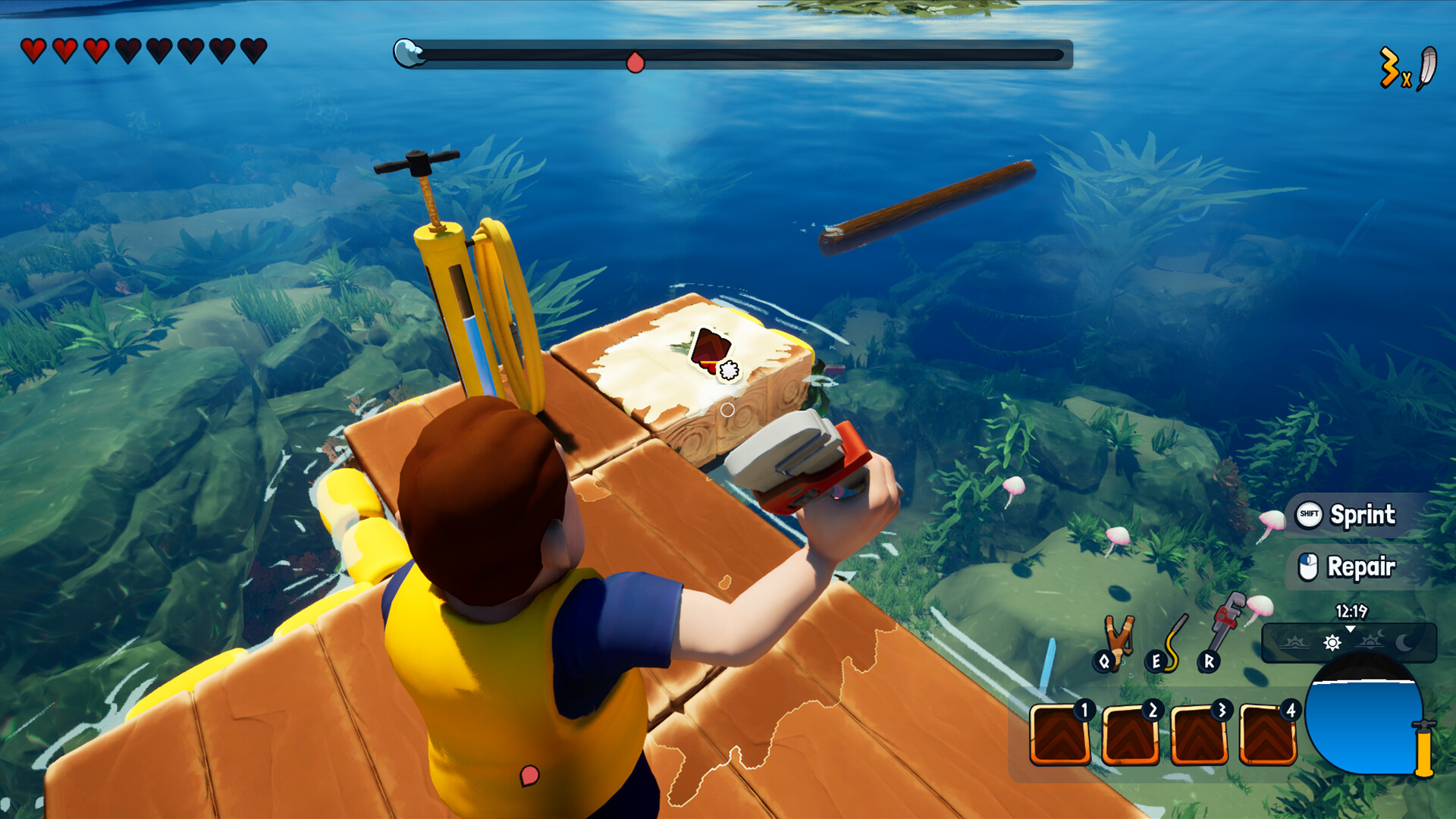The image size is (1456, 819).
Task: Click the red droplet marker on the oxygen bar
Action: coord(635,64)
